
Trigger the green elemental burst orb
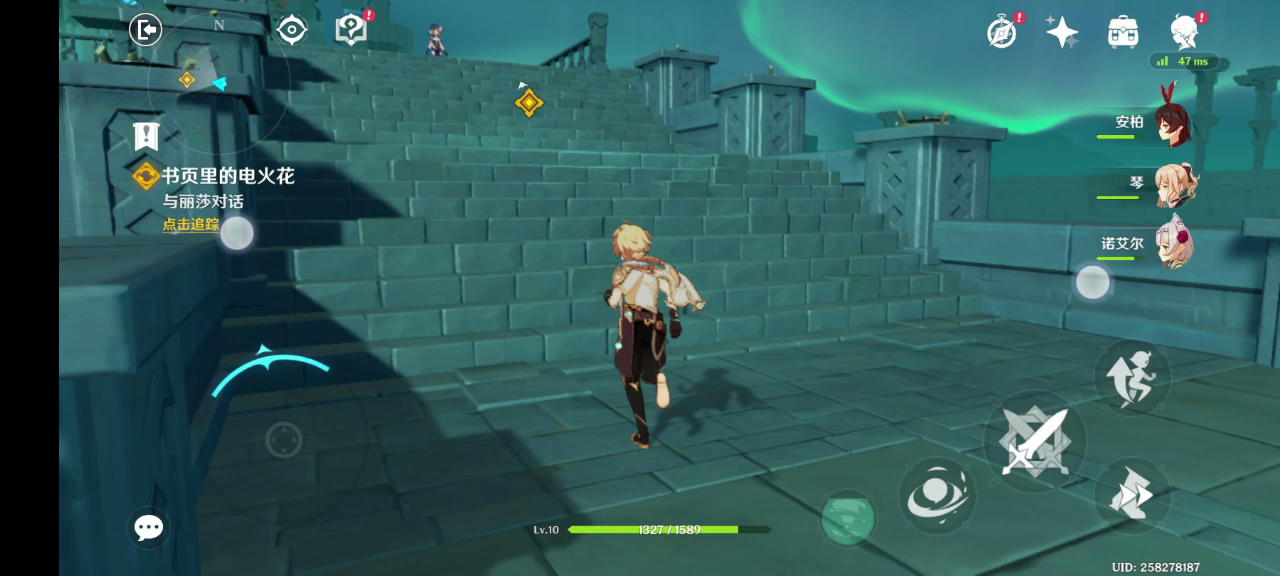(x=848, y=518)
